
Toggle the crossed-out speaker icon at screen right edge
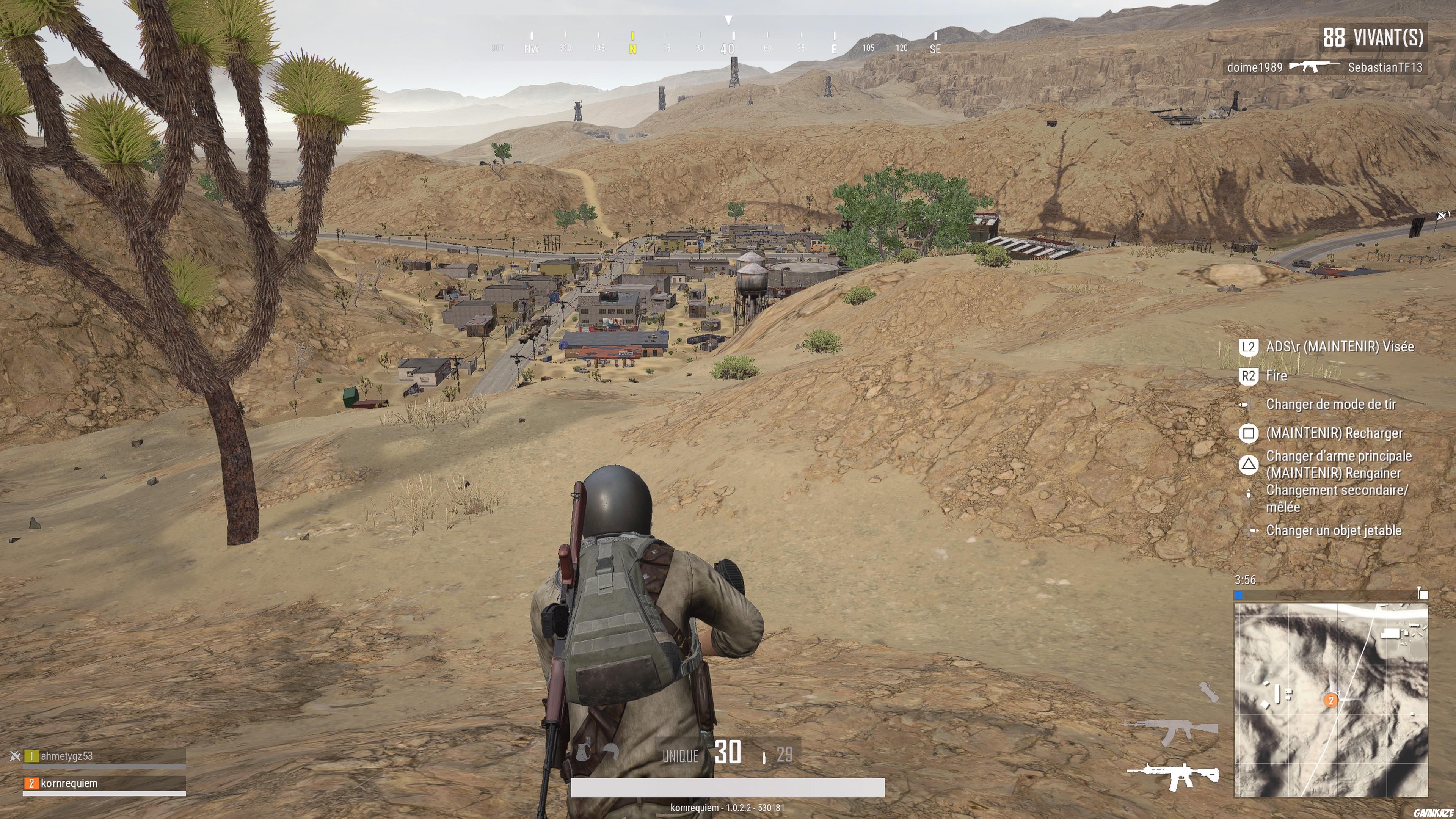(x=1443, y=215)
